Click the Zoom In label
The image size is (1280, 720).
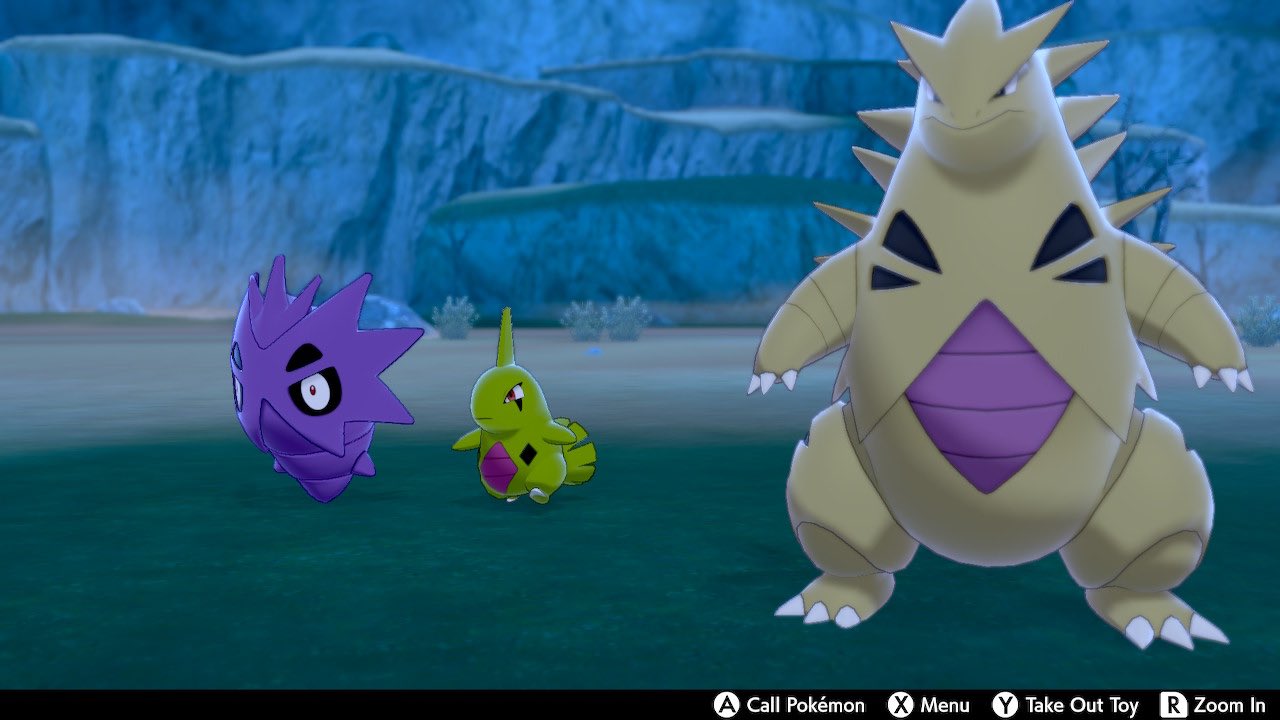click(1230, 705)
